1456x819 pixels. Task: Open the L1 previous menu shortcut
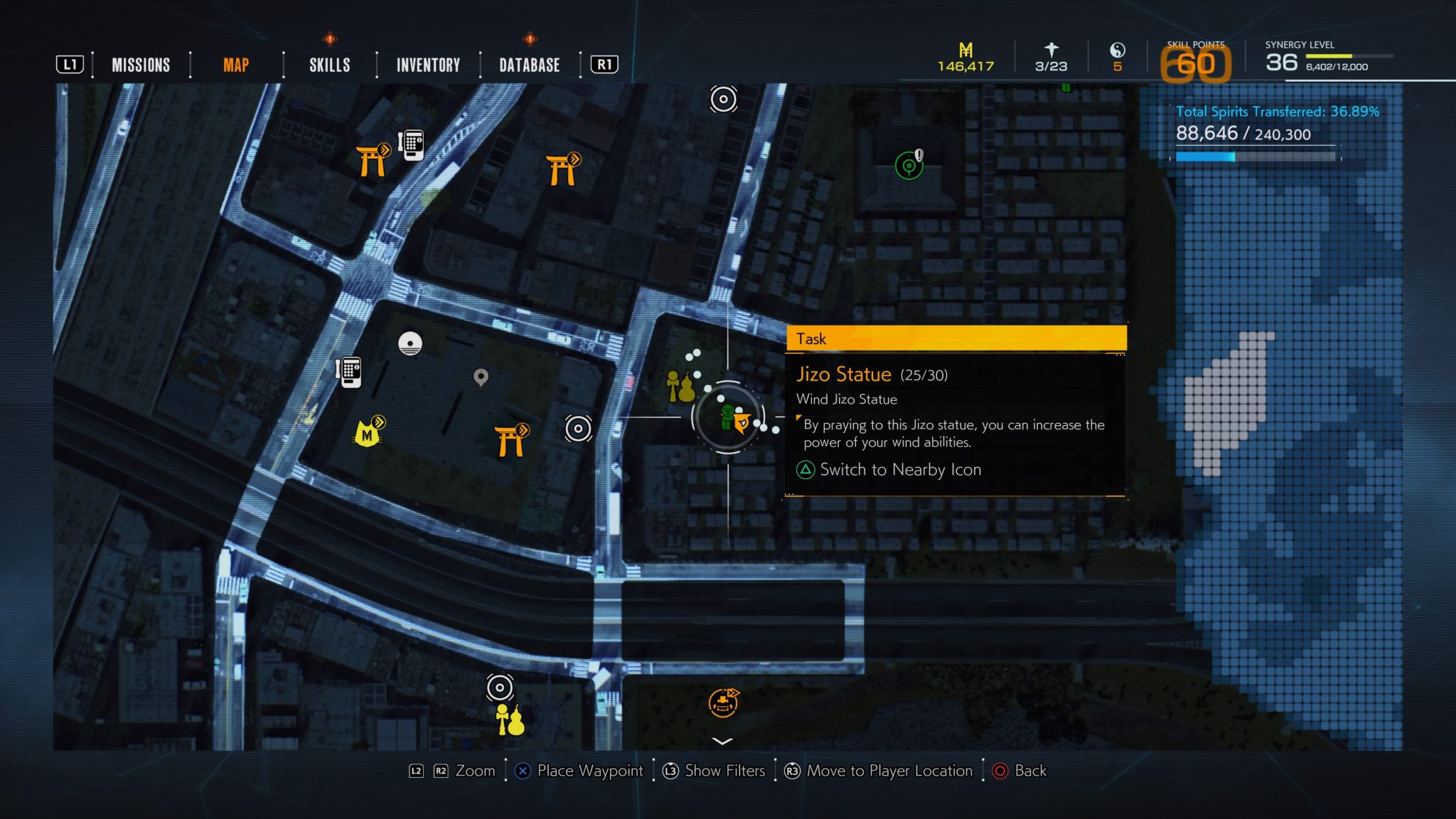71,65
